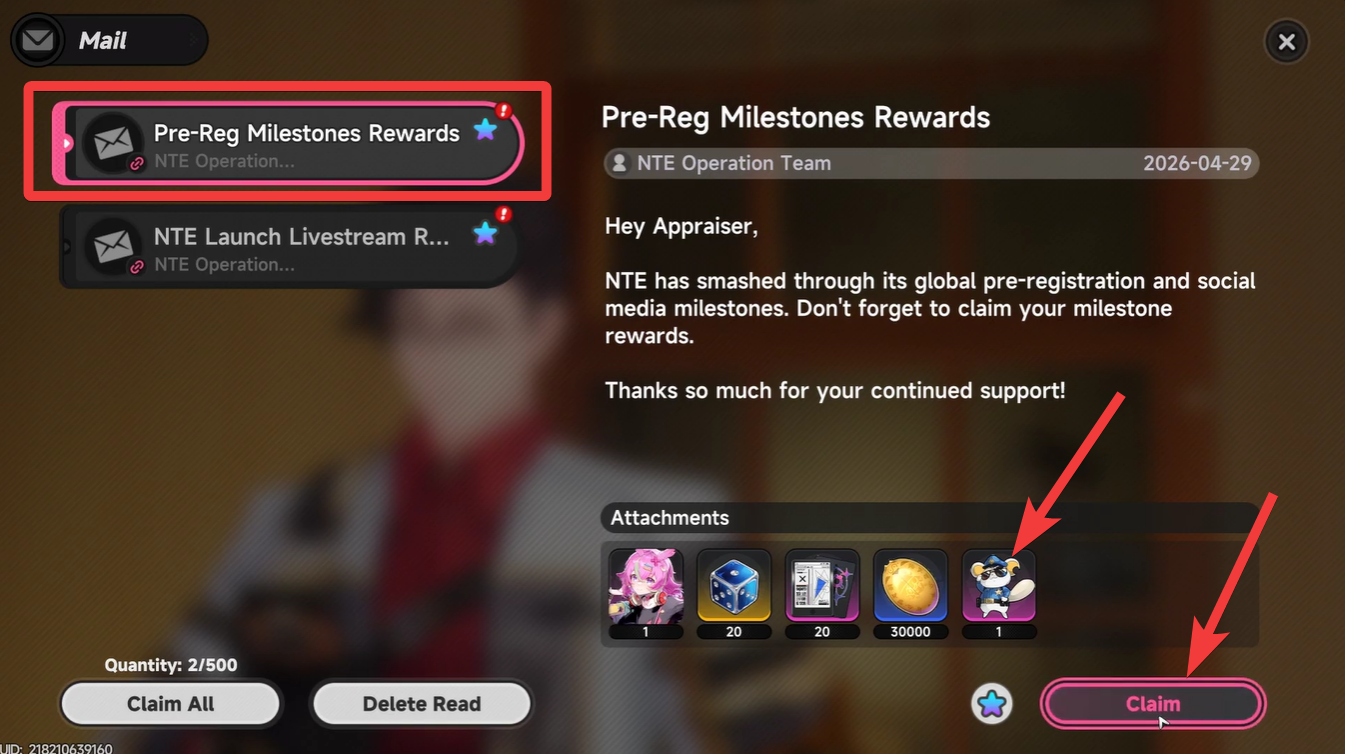Click the 30000 gold coin attachment
The image size is (1345, 754).
click(x=910, y=588)
